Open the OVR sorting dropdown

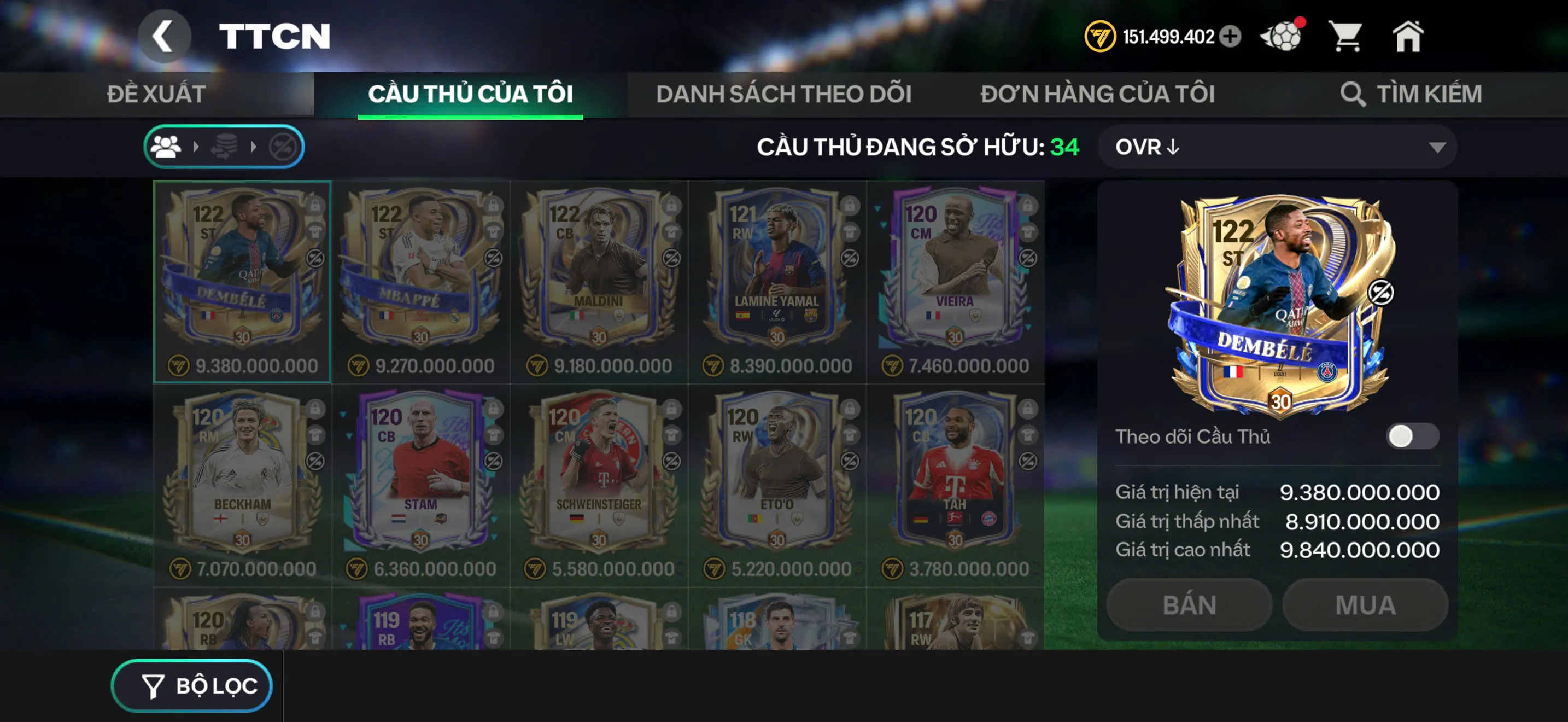pyautogui.click(x=1275, y=147)
